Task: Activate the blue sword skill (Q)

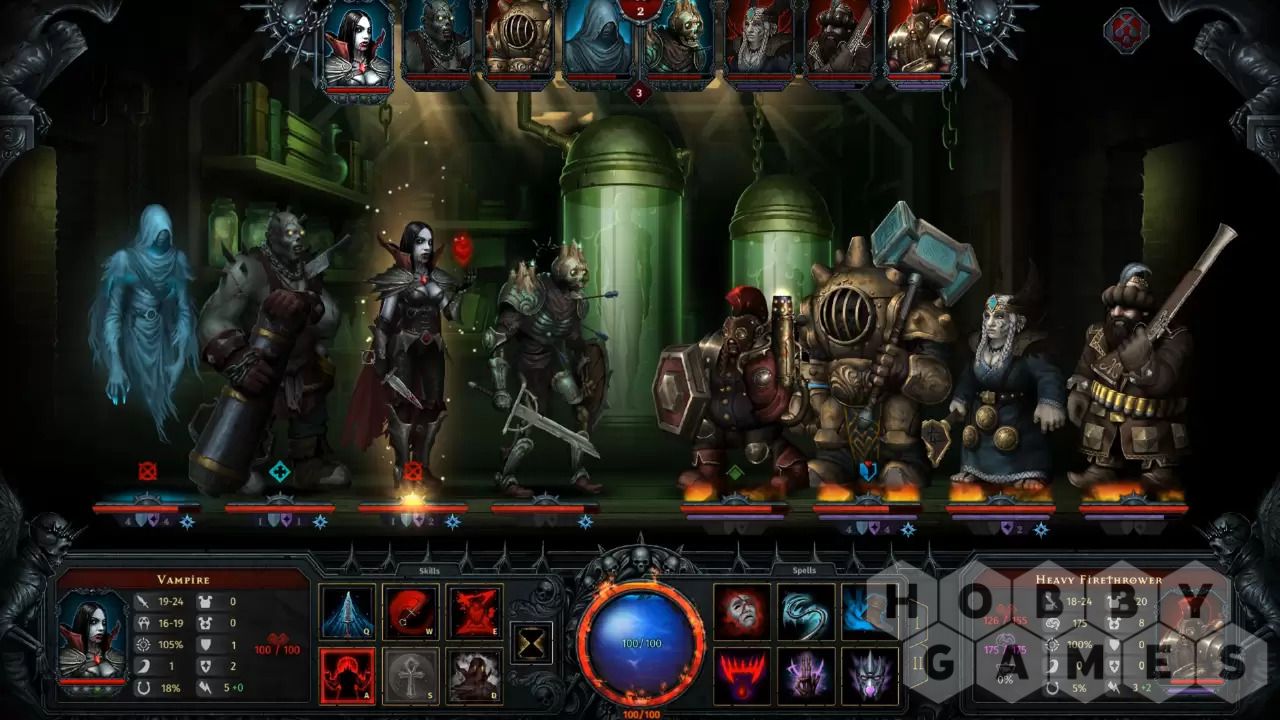Action: point(347,612)
